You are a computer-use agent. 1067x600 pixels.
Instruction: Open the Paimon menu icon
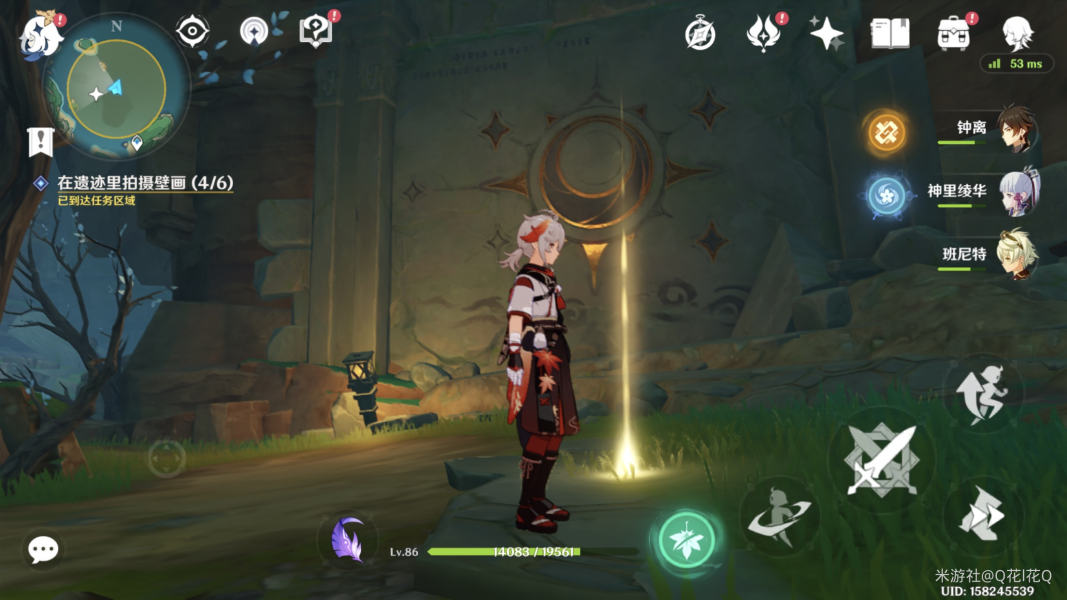(x=40, y=34)
